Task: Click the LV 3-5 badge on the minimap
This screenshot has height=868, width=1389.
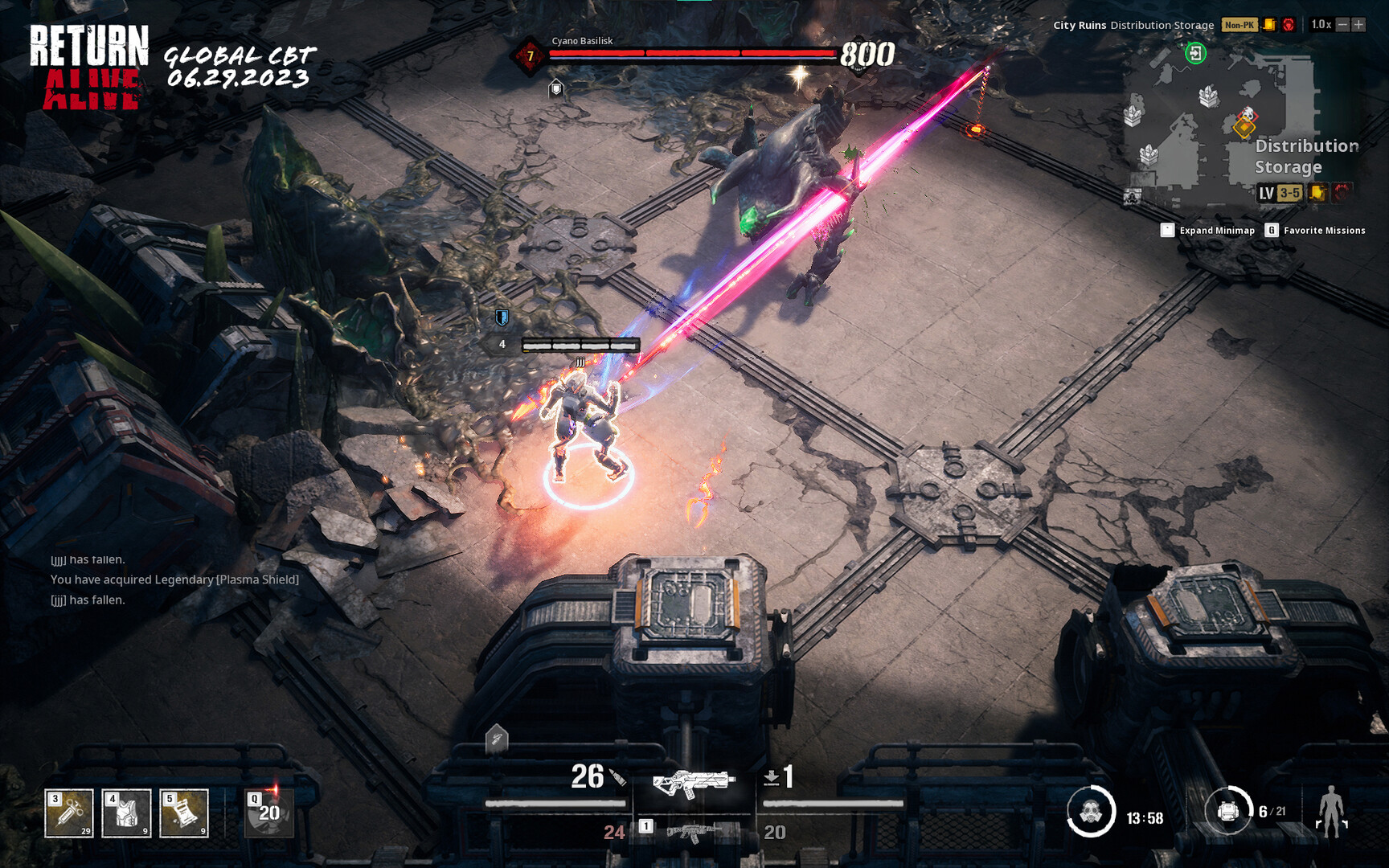Action: [1281, 193]
